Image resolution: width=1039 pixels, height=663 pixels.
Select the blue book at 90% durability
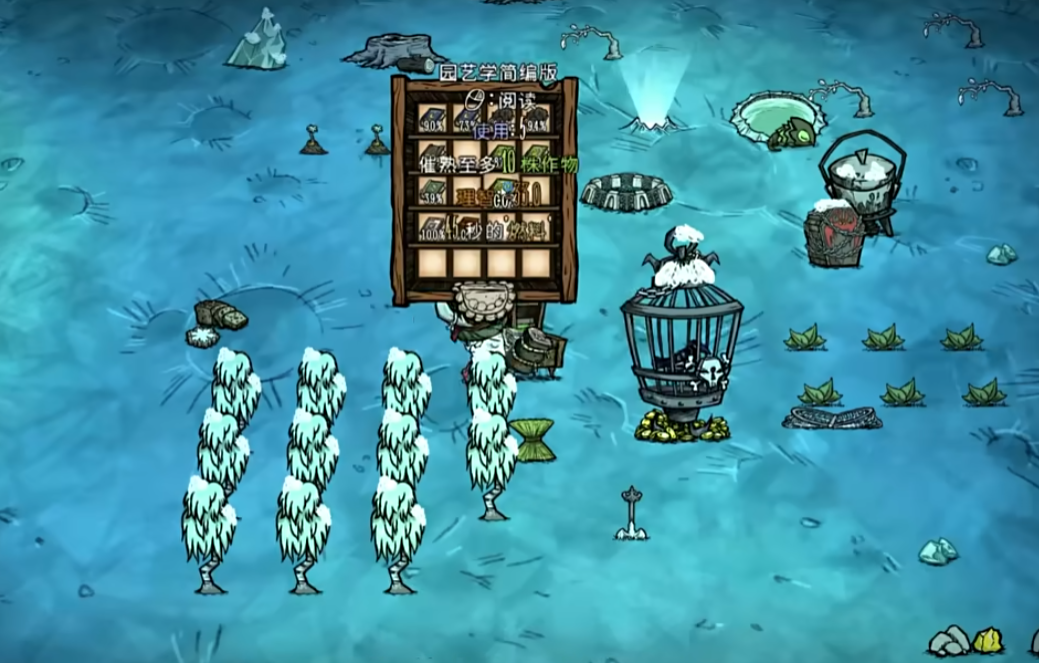(432, 117)
